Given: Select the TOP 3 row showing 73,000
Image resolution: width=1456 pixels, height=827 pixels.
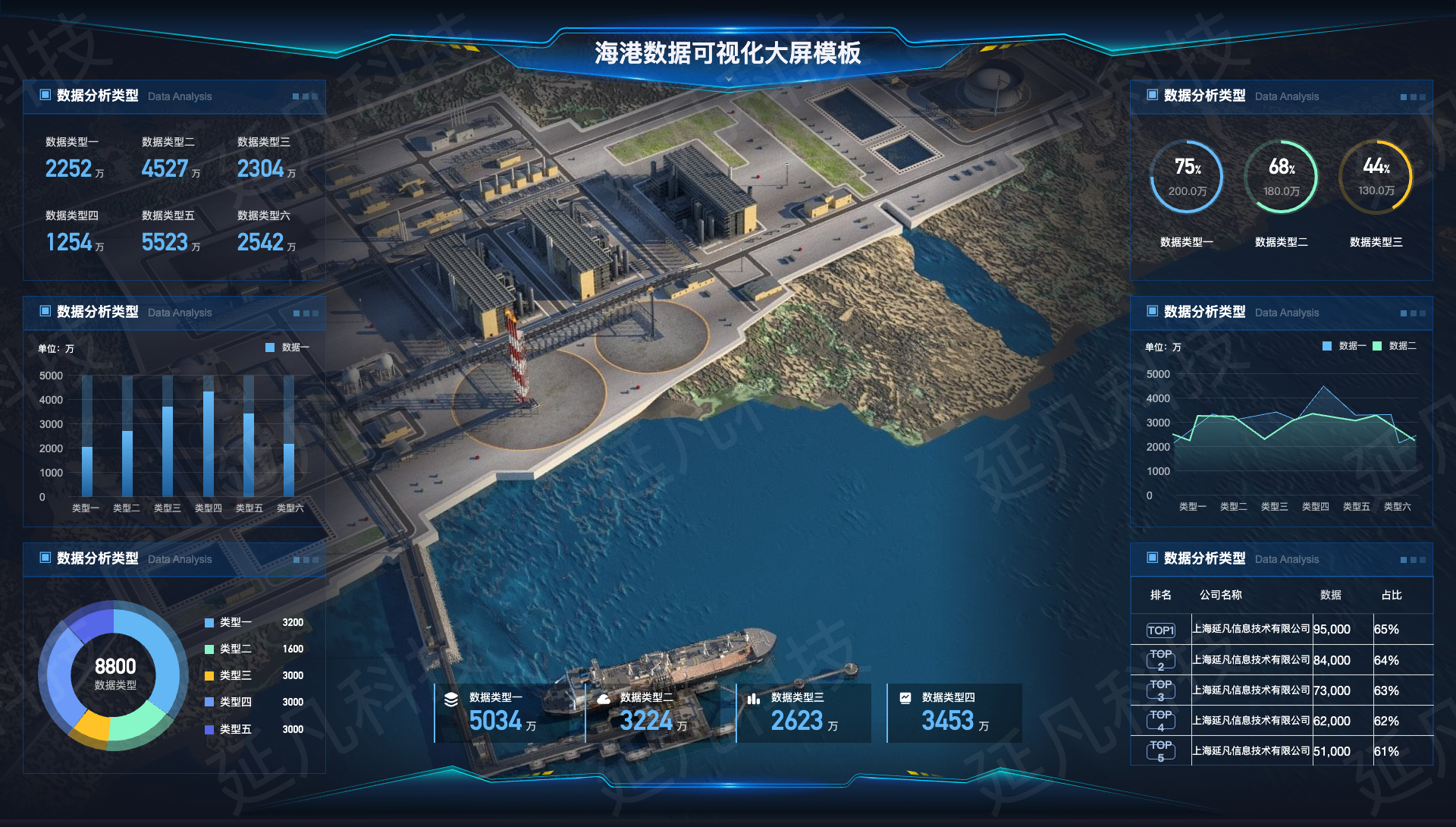Looking at the screenshot, I should [x=1282, y=690].
